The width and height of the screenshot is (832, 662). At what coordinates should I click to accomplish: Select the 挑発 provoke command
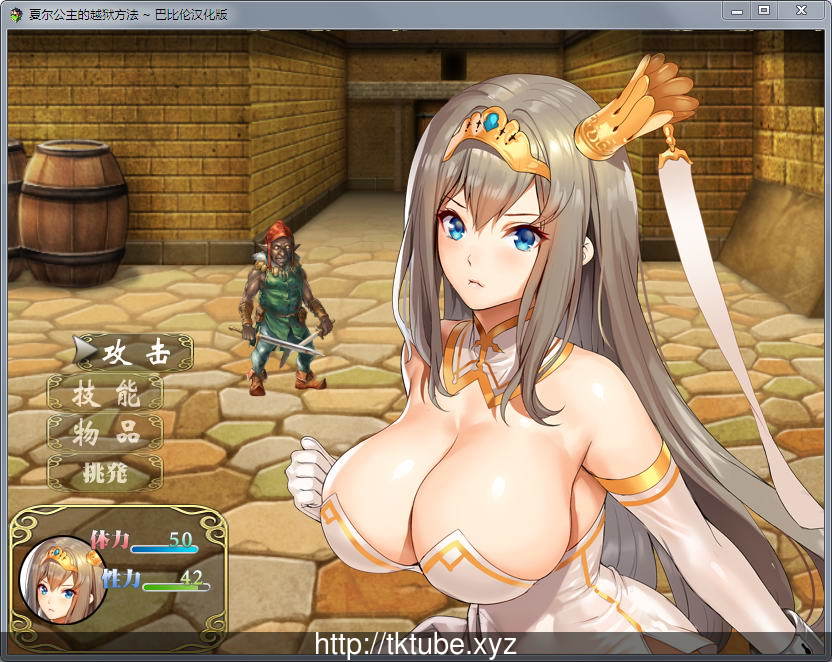click(106, 473)
